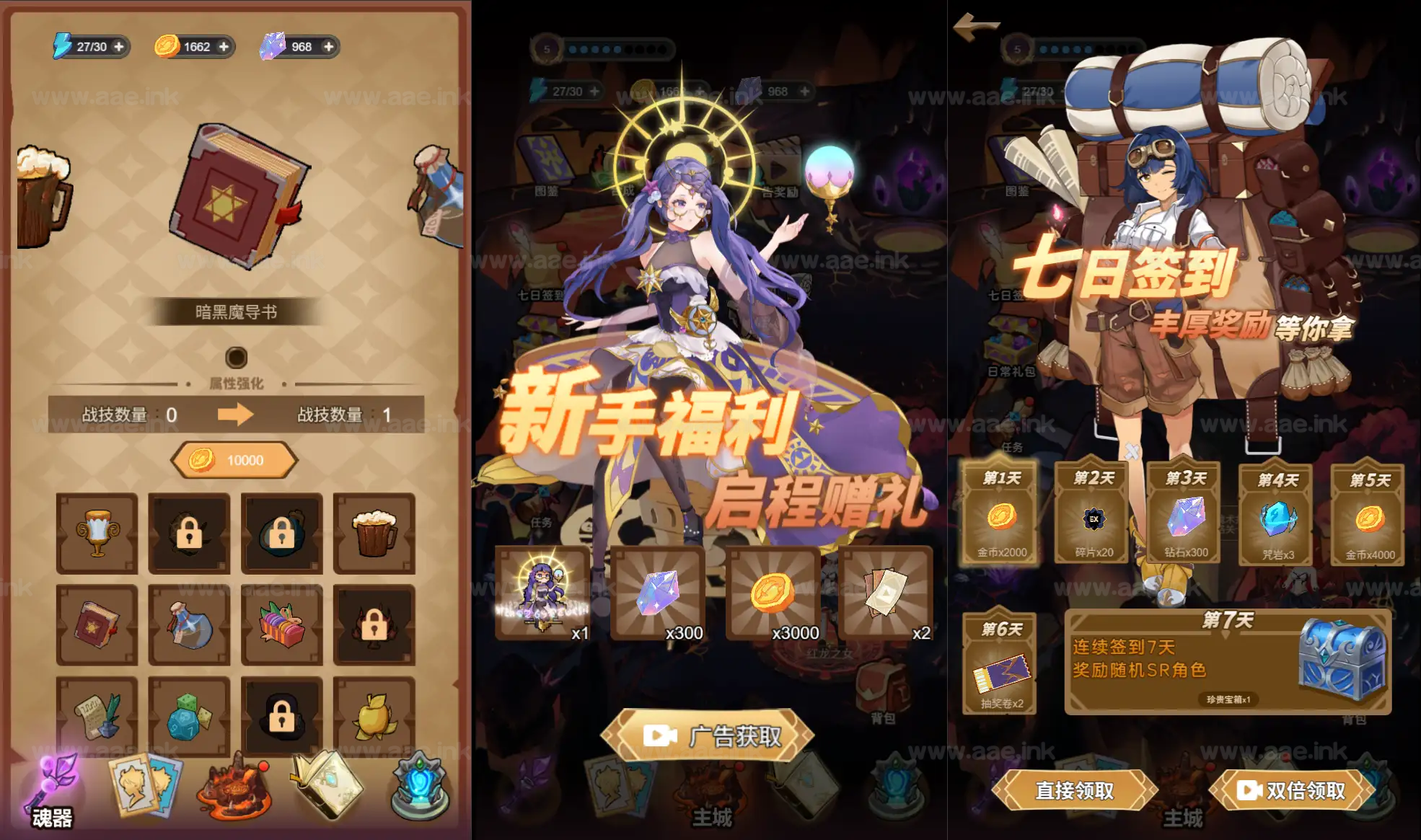Click the beer mug item slot
The width and height of the screenshot is (1421, 840).
(x=374, y=534)
